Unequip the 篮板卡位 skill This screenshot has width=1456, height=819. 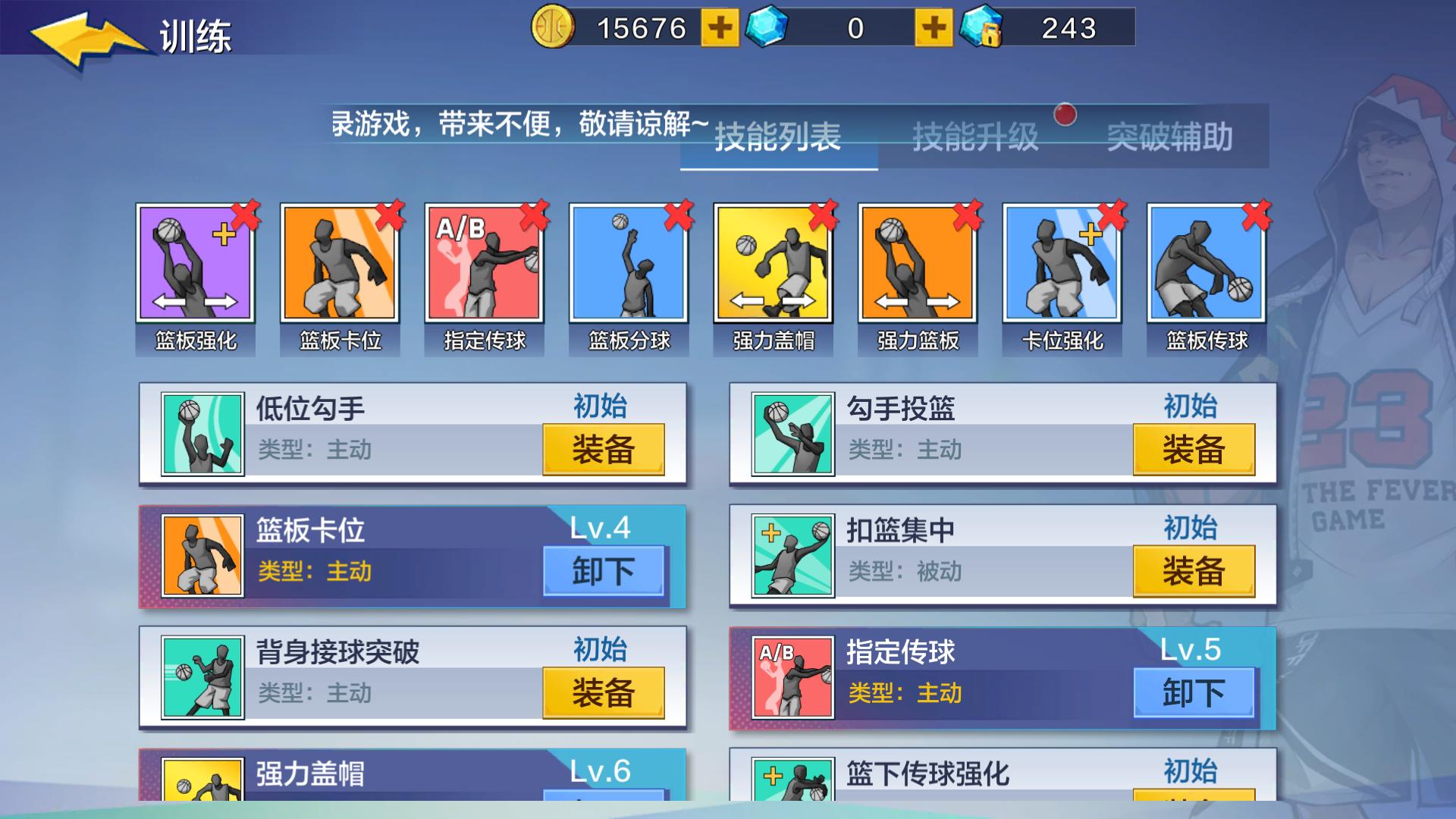(603, 571)
